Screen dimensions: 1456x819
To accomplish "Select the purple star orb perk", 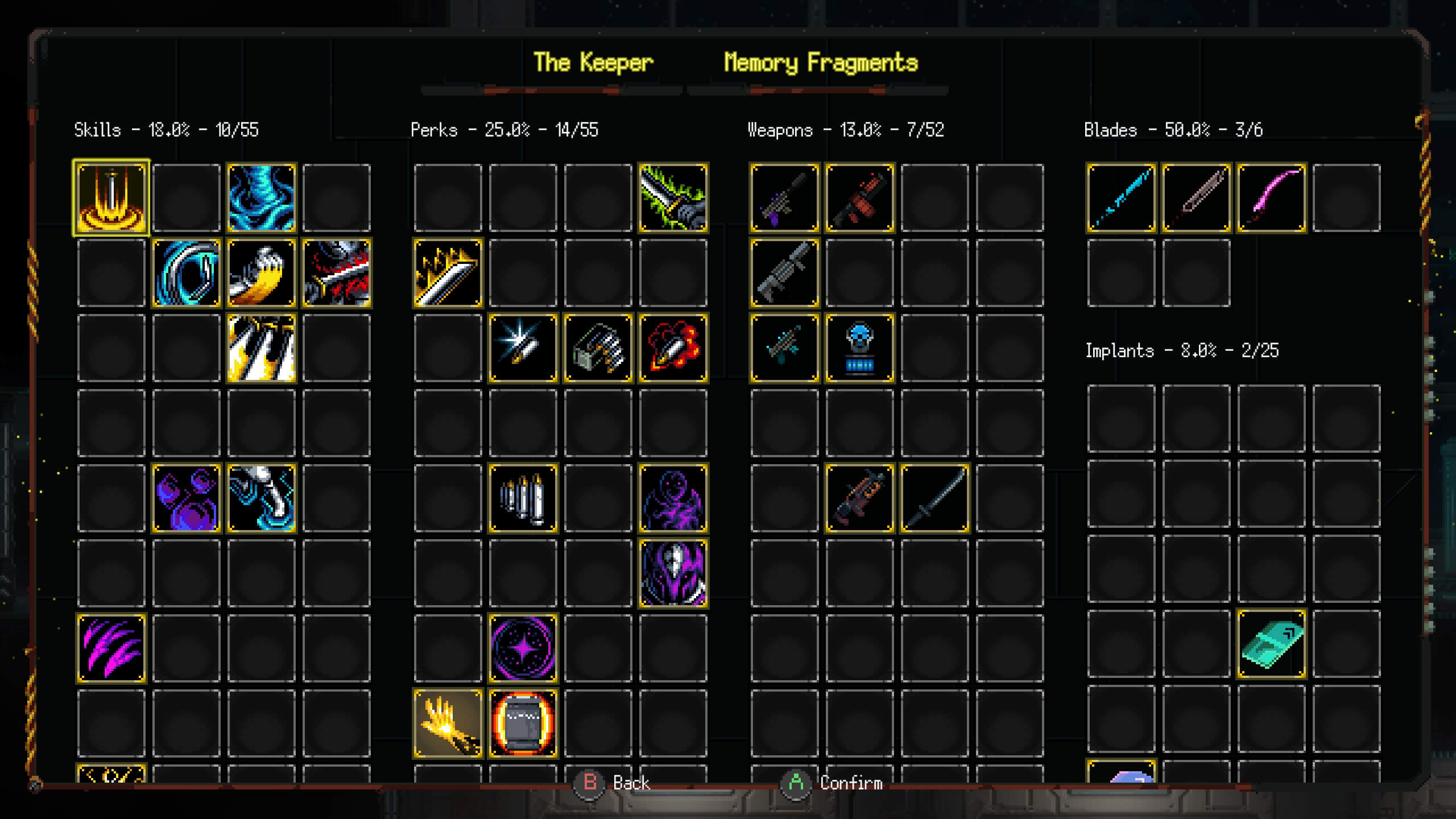I will [523, 648].
